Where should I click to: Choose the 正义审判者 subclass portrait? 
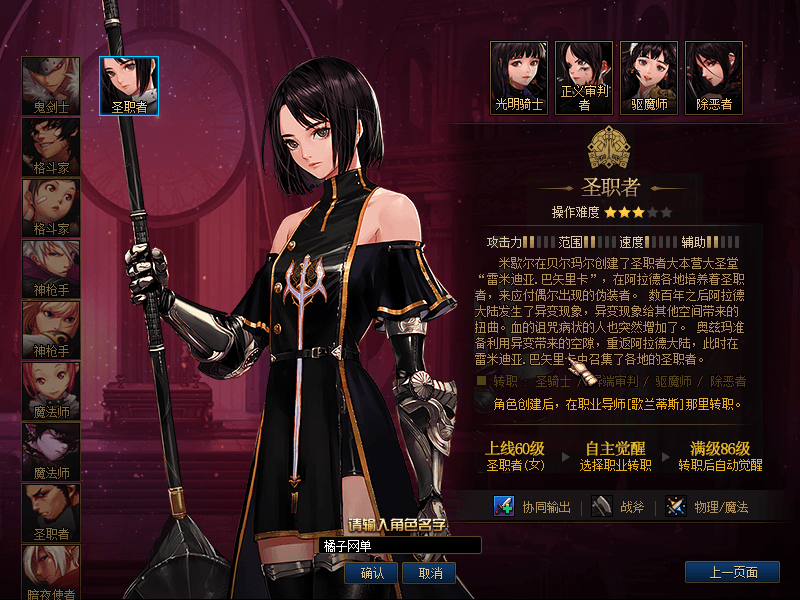click(x=584, y=76)
